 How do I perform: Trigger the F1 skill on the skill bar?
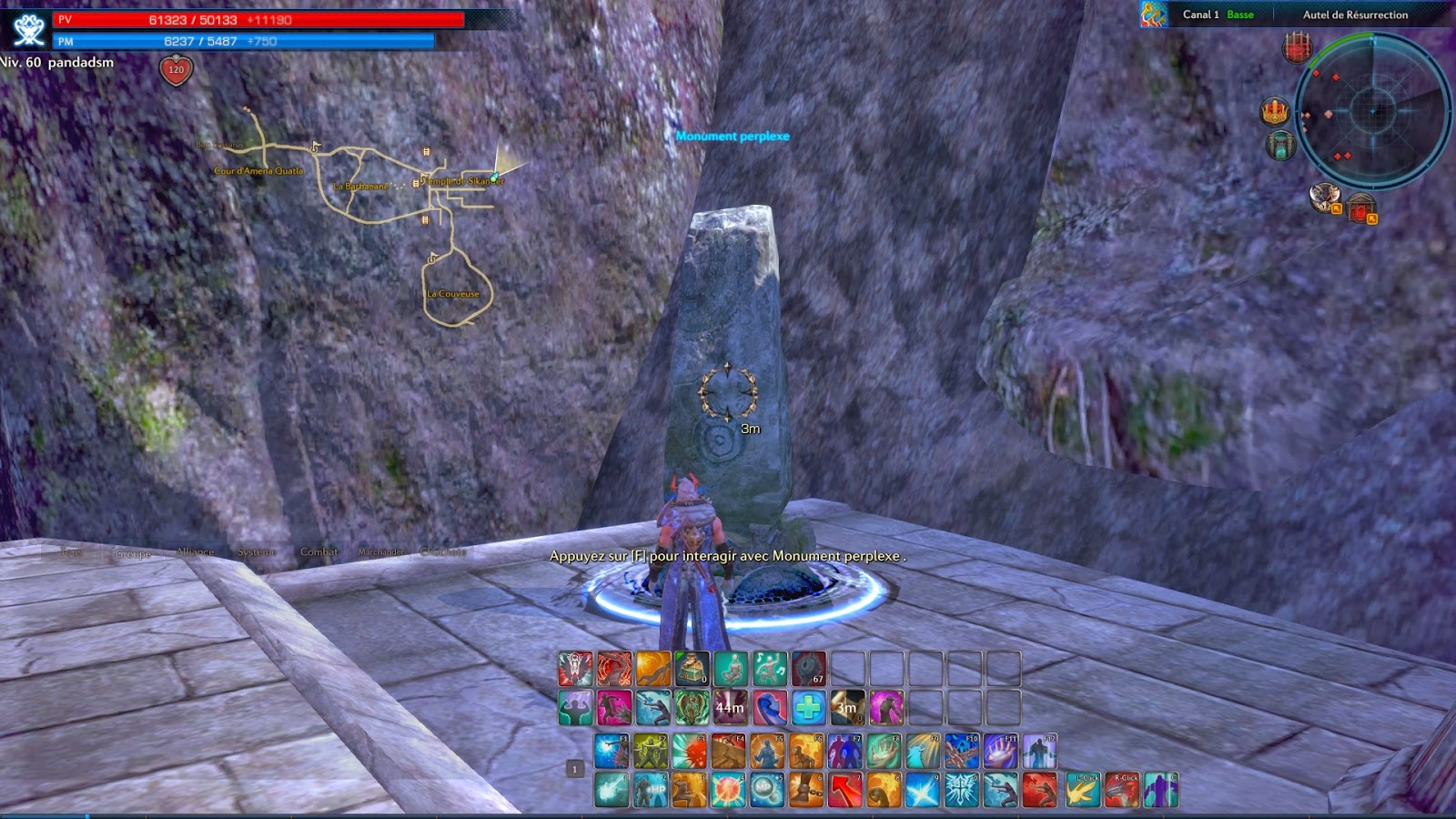(611, 752)
